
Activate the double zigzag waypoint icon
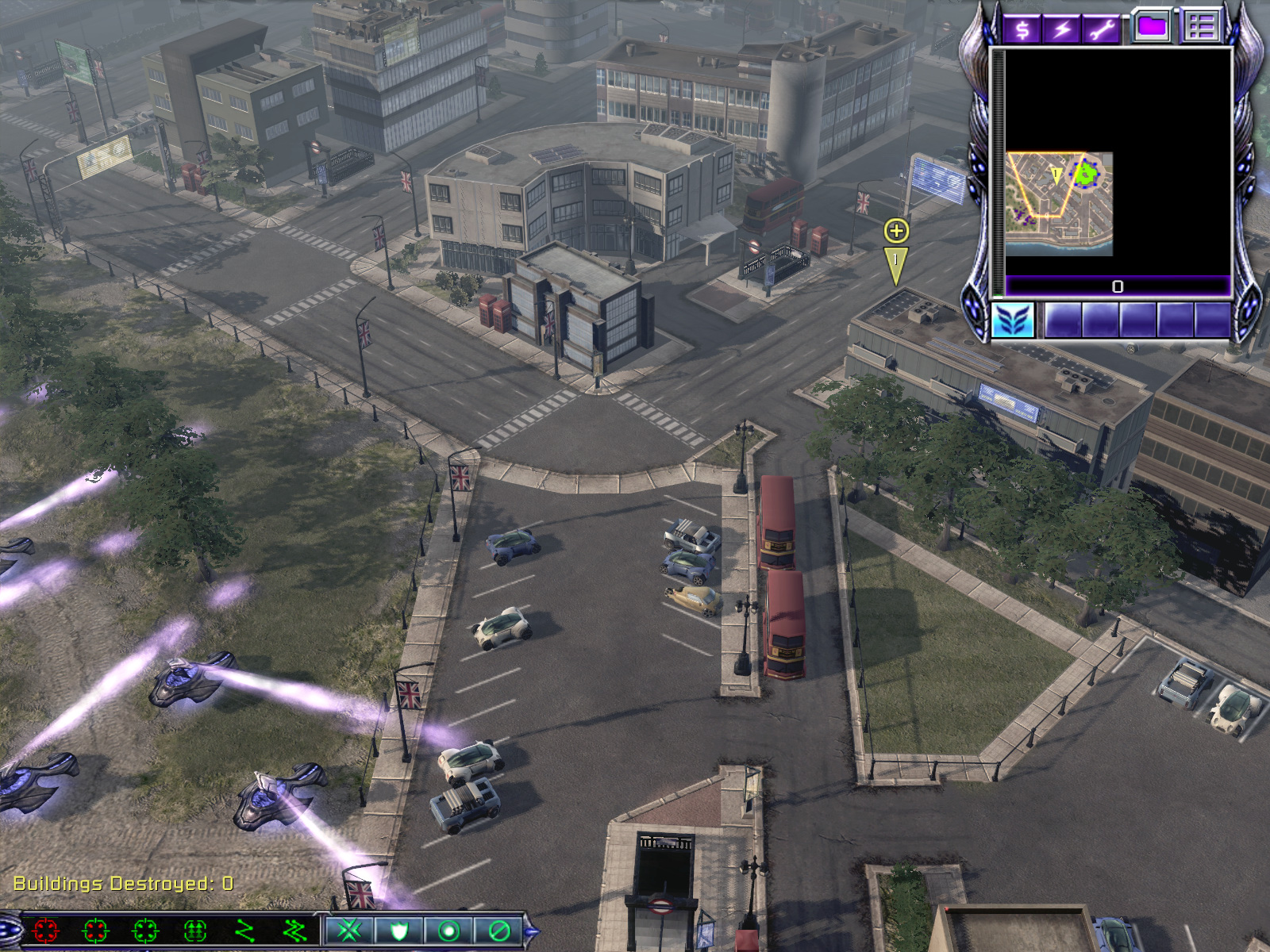click(x=294, y=930)
